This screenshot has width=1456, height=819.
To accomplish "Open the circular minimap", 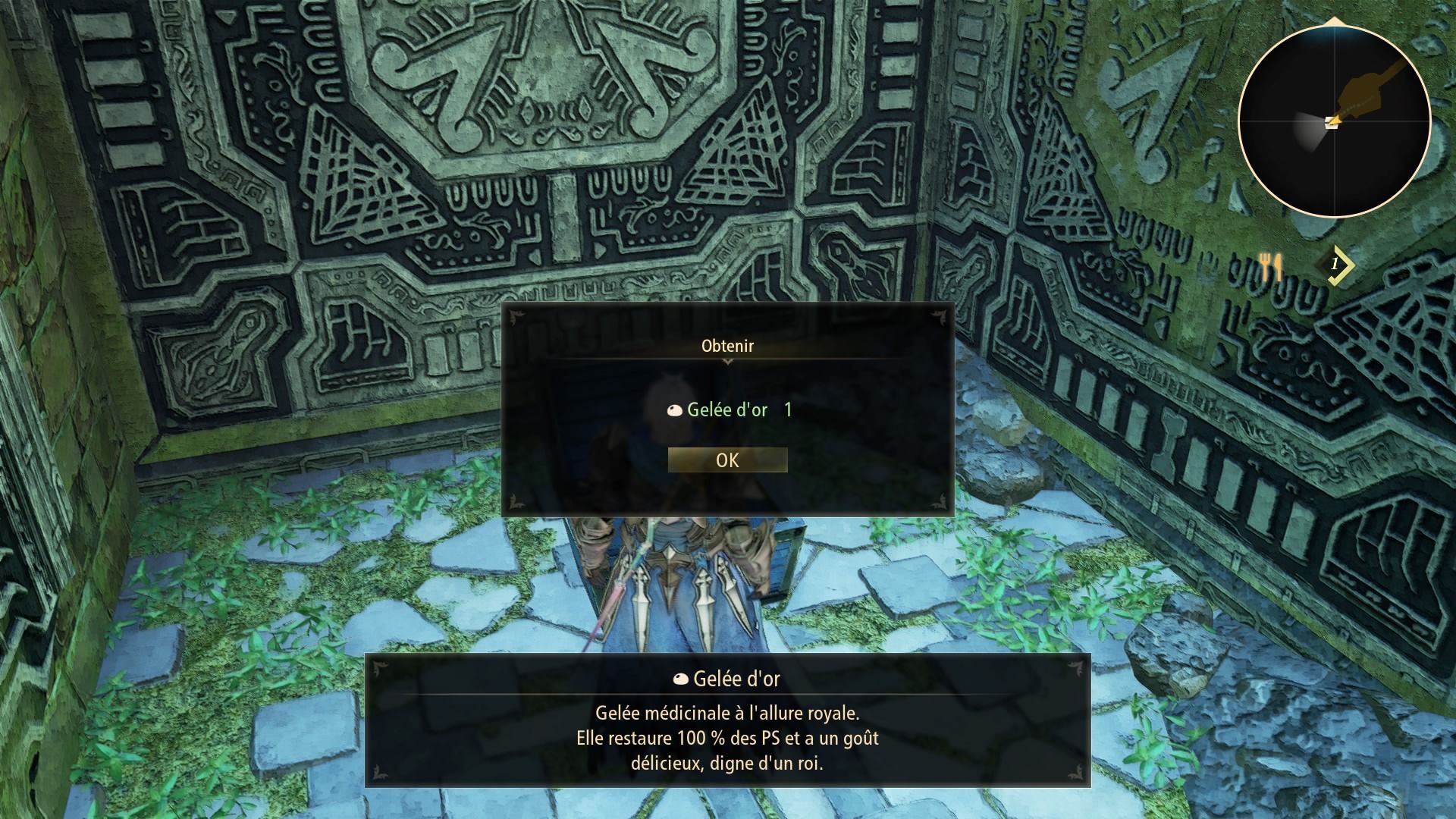I will coord(1334,121).
